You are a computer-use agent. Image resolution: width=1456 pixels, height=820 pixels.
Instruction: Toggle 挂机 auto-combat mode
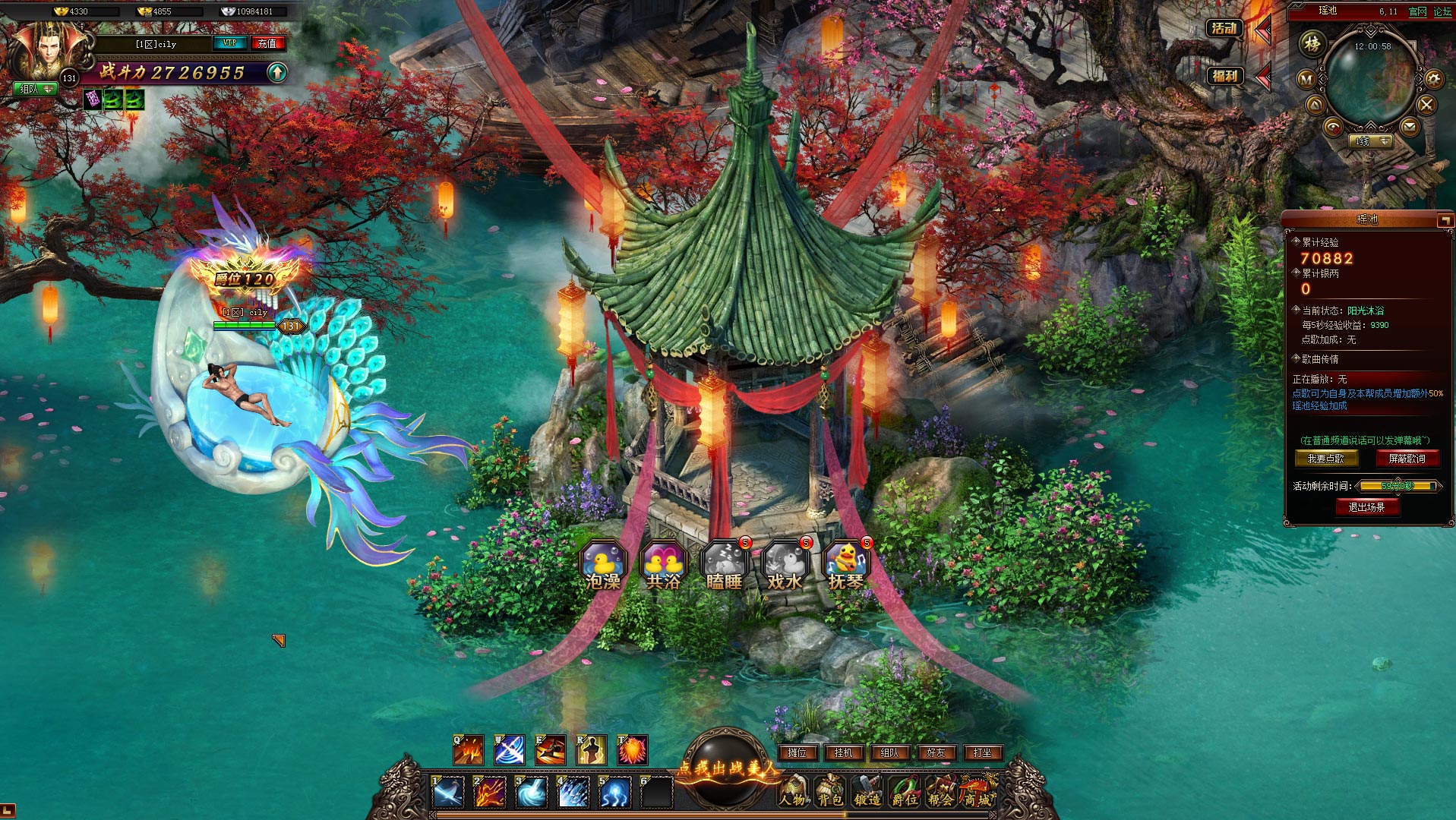pyautogui.click(x=844, y=752)
